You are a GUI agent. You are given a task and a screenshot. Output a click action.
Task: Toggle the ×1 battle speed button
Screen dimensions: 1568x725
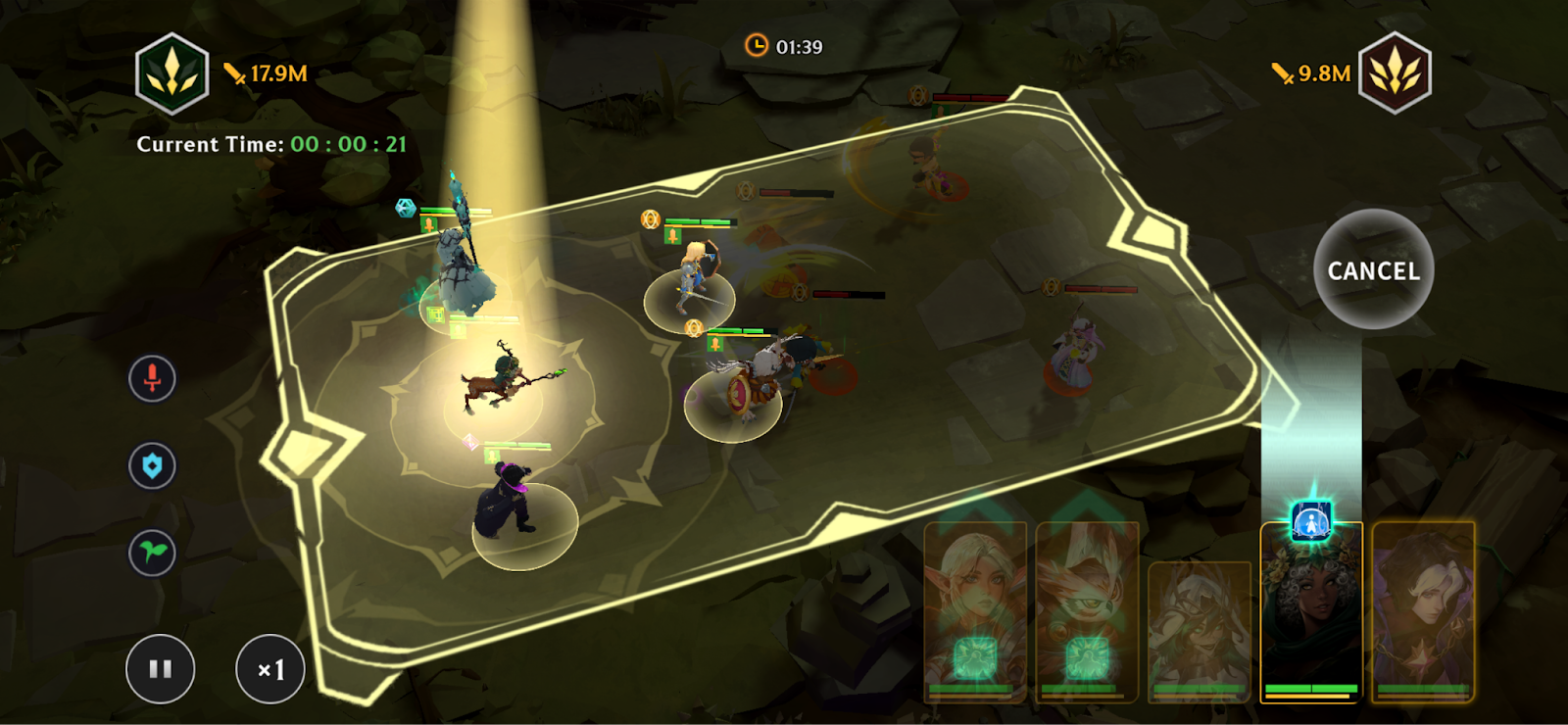point(270,669)
